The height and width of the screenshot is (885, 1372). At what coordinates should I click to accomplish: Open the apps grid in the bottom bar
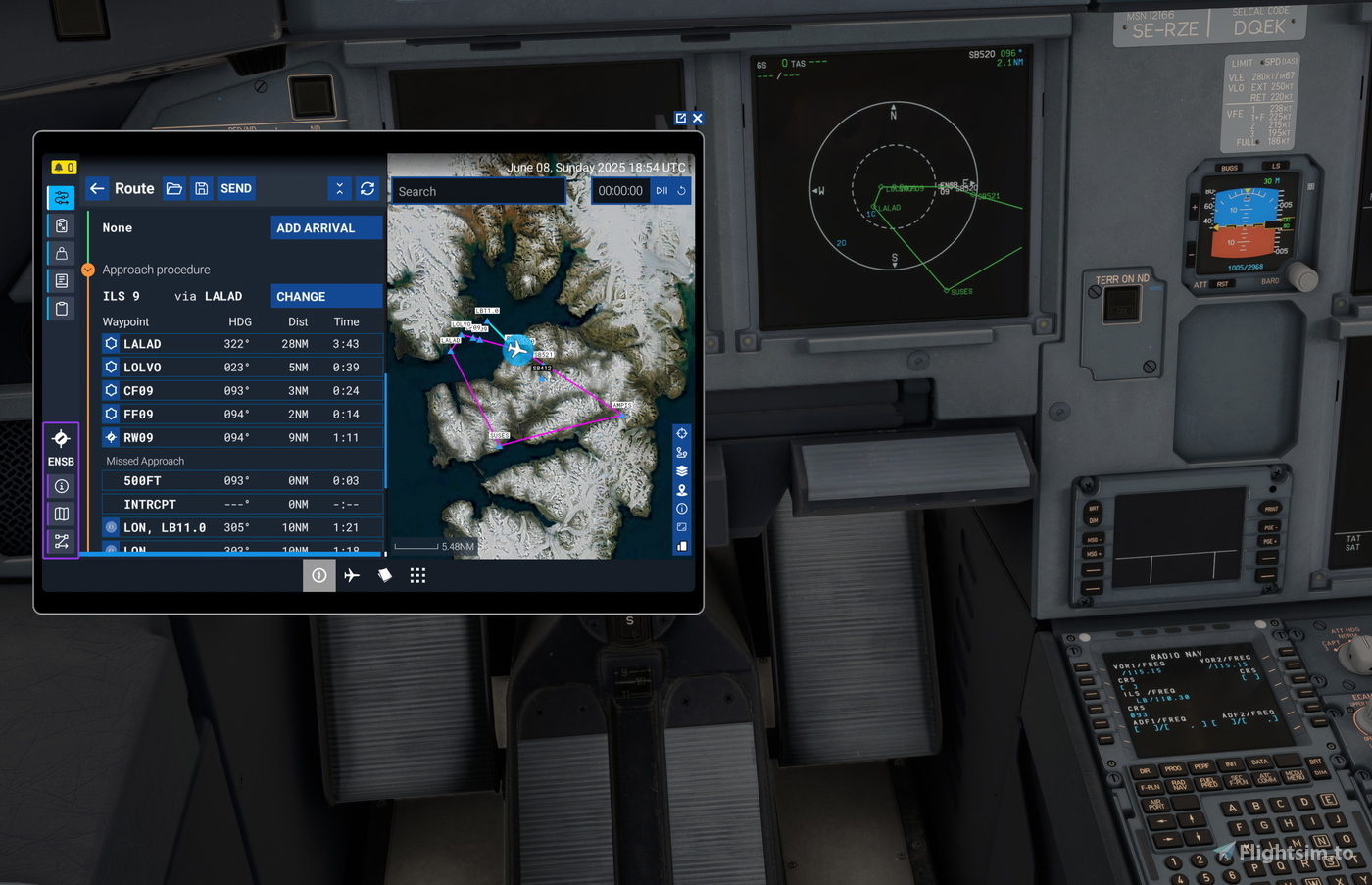tap(417, 575)
